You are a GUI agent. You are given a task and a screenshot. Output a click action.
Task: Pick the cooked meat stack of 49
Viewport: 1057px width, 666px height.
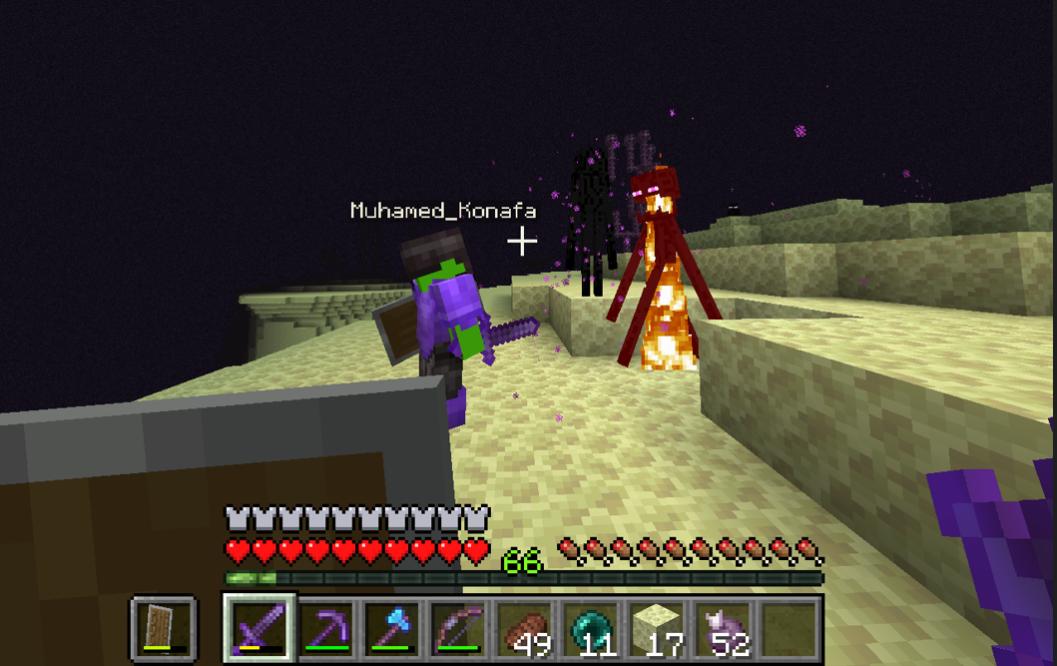pos(525,629)
